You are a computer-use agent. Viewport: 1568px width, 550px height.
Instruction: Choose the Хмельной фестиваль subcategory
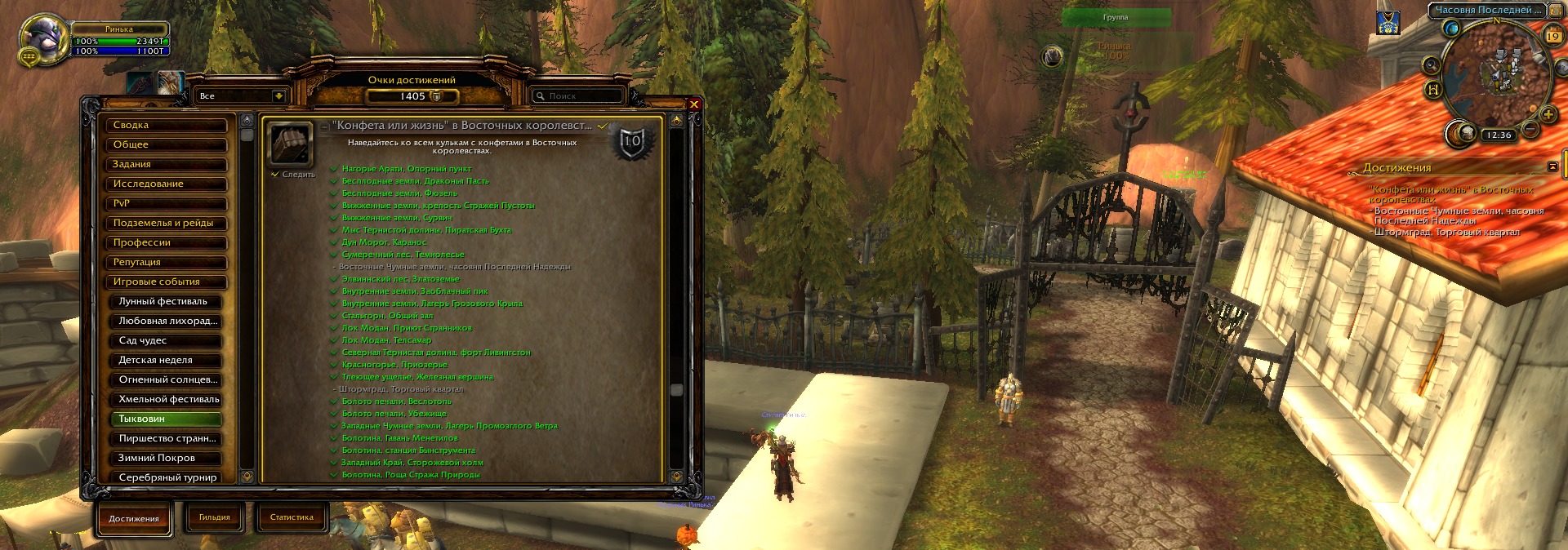tap(169, 400)
